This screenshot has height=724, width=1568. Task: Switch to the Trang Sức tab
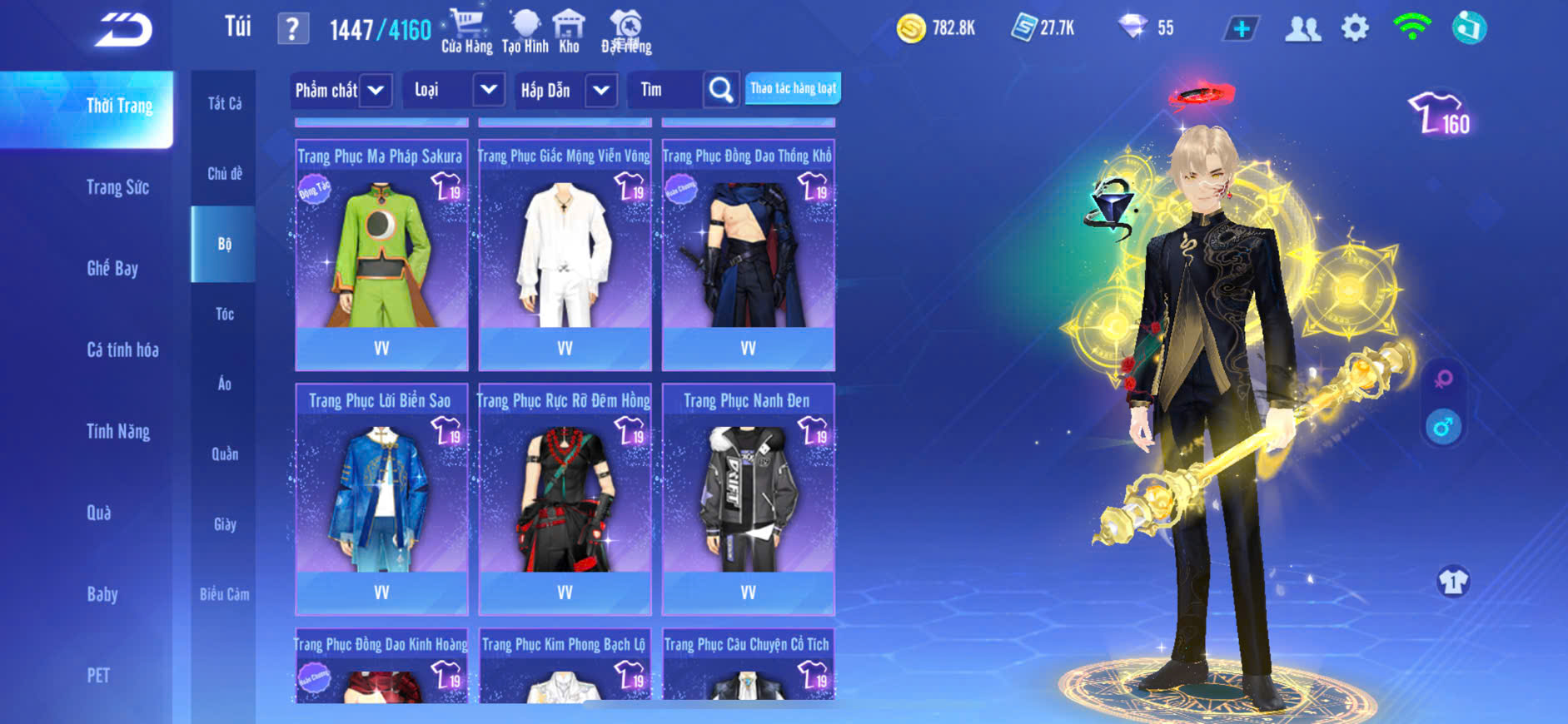tap(117, 187)
